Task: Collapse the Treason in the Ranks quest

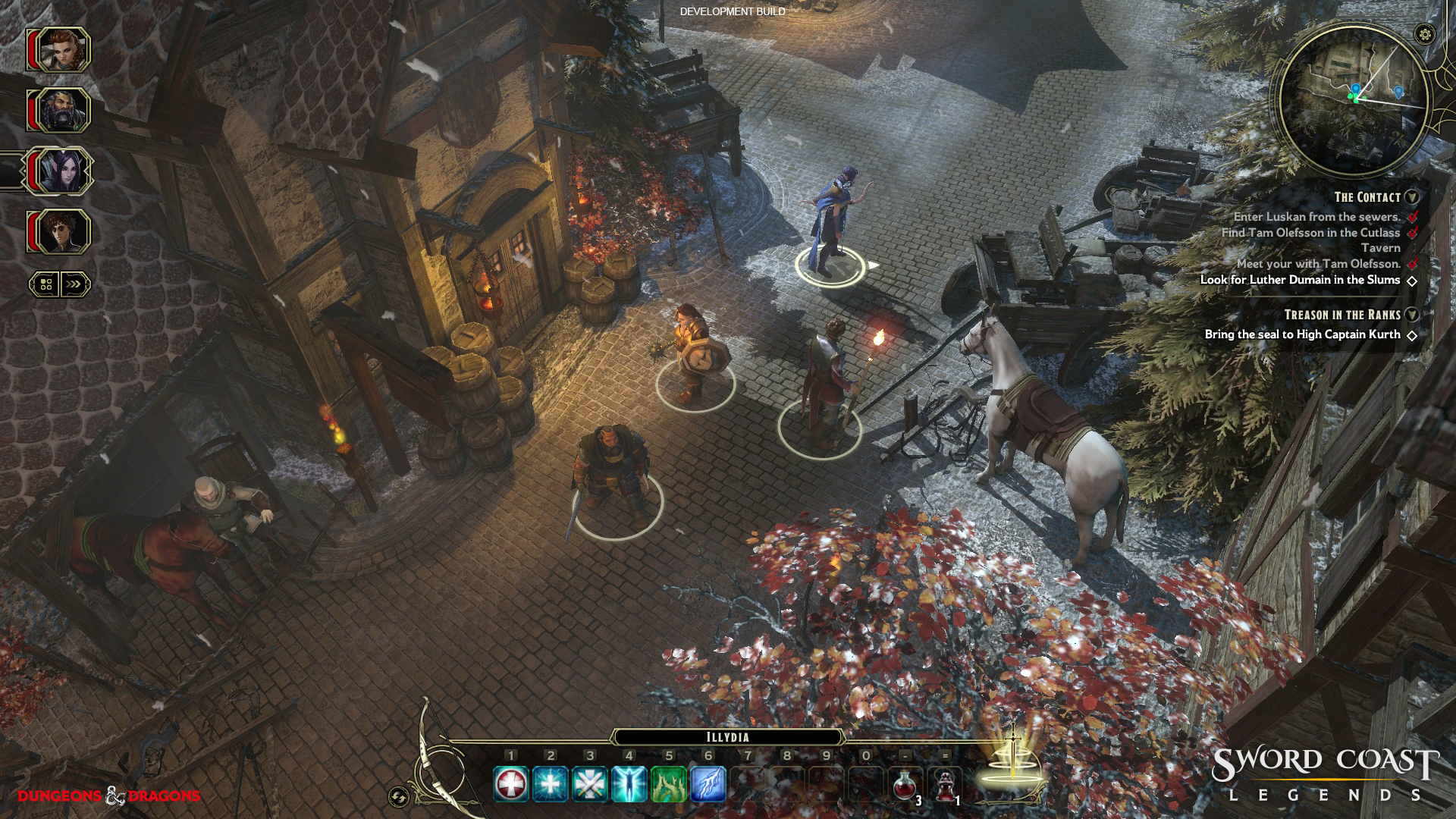Action: 1411,315
